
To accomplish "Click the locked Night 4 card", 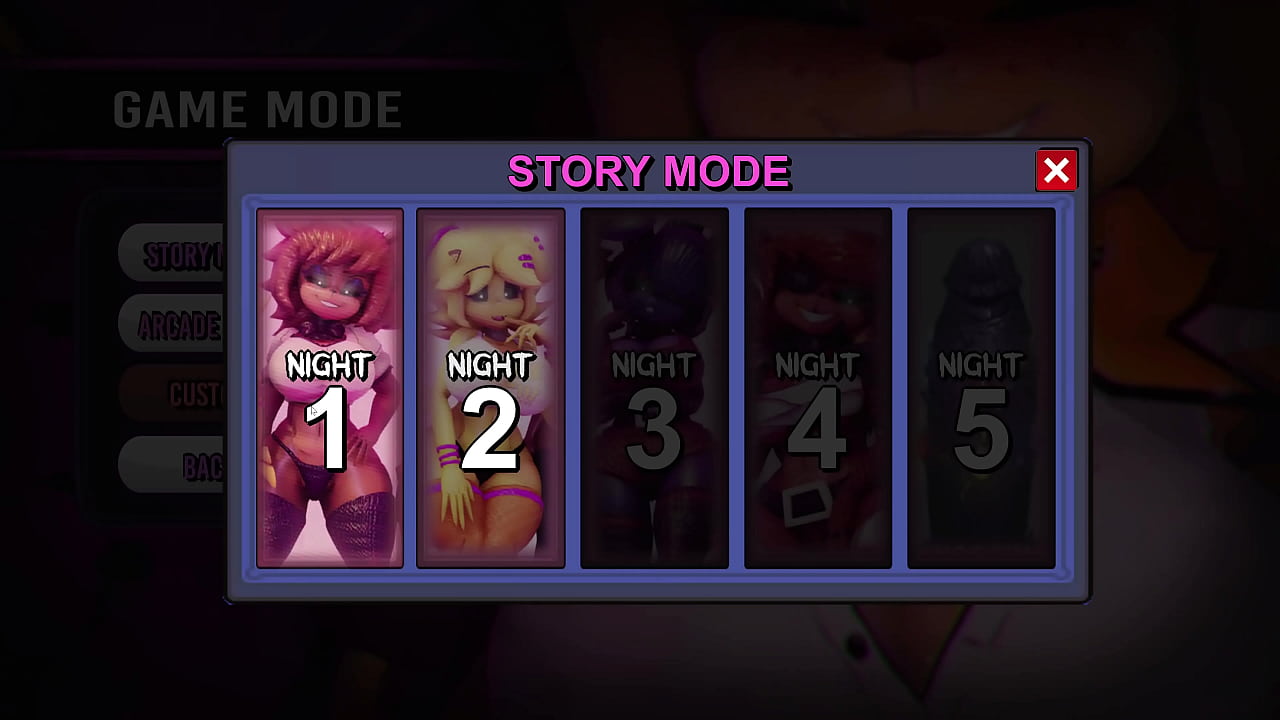I will pos(818,390).
